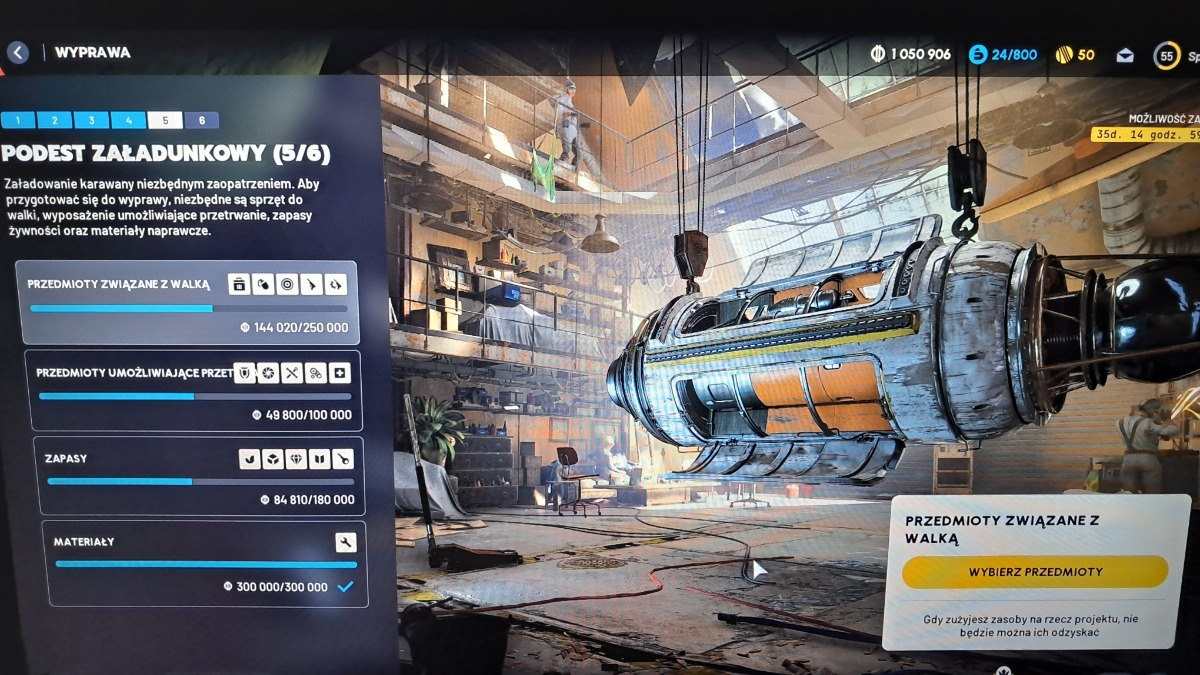Select Przedmioty związane z walką category
Viewport: 1200px width, 675px height.
pyautogui.click(x=189, y=302)
